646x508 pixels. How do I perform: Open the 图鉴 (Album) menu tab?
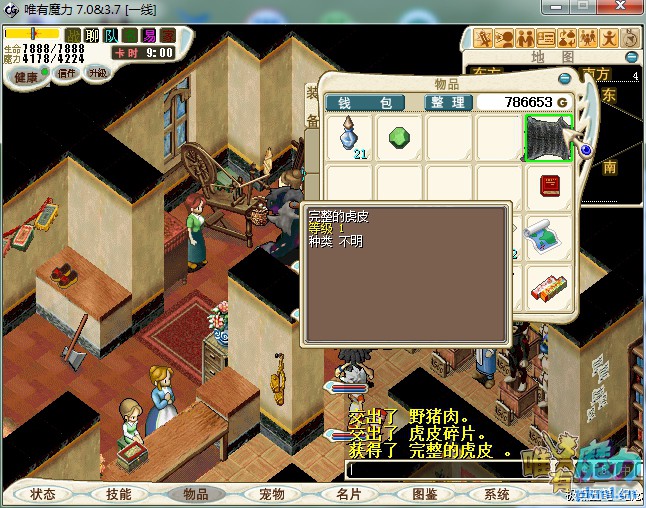tap(424, 494)
